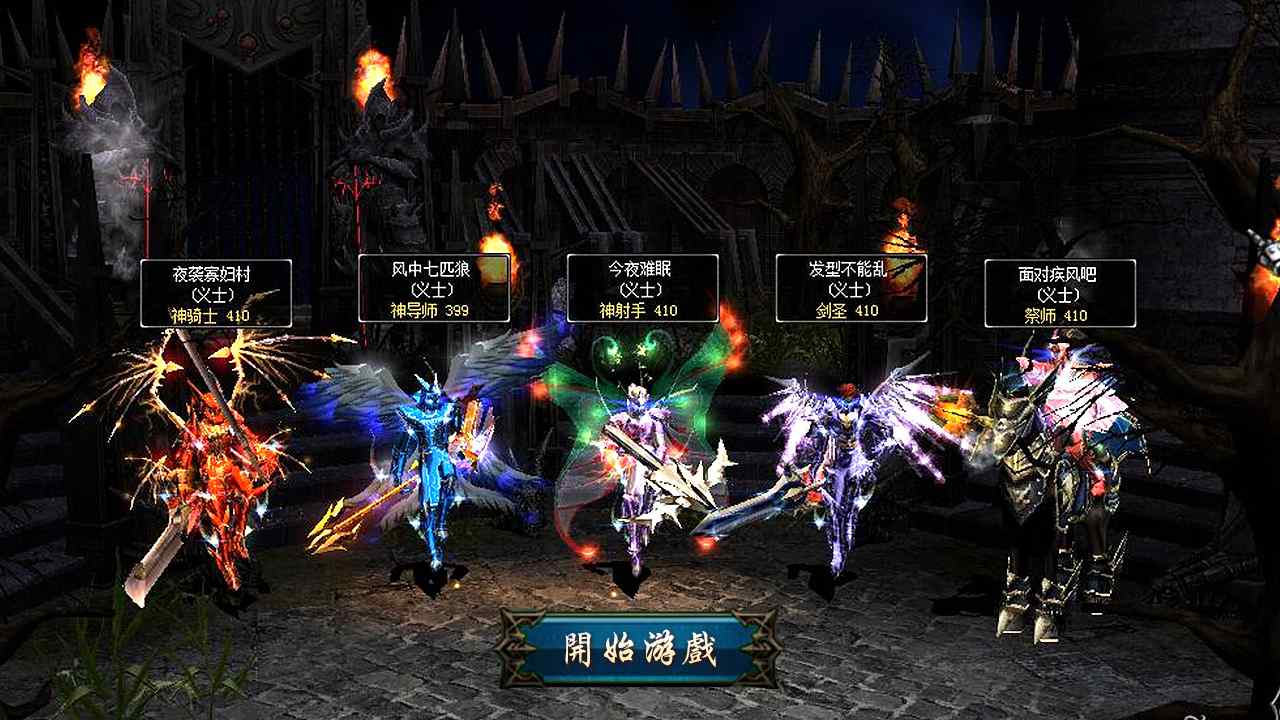1280x720 pixels.
Task: Click the 祭师 410 class label
Action: (1058, 317)
